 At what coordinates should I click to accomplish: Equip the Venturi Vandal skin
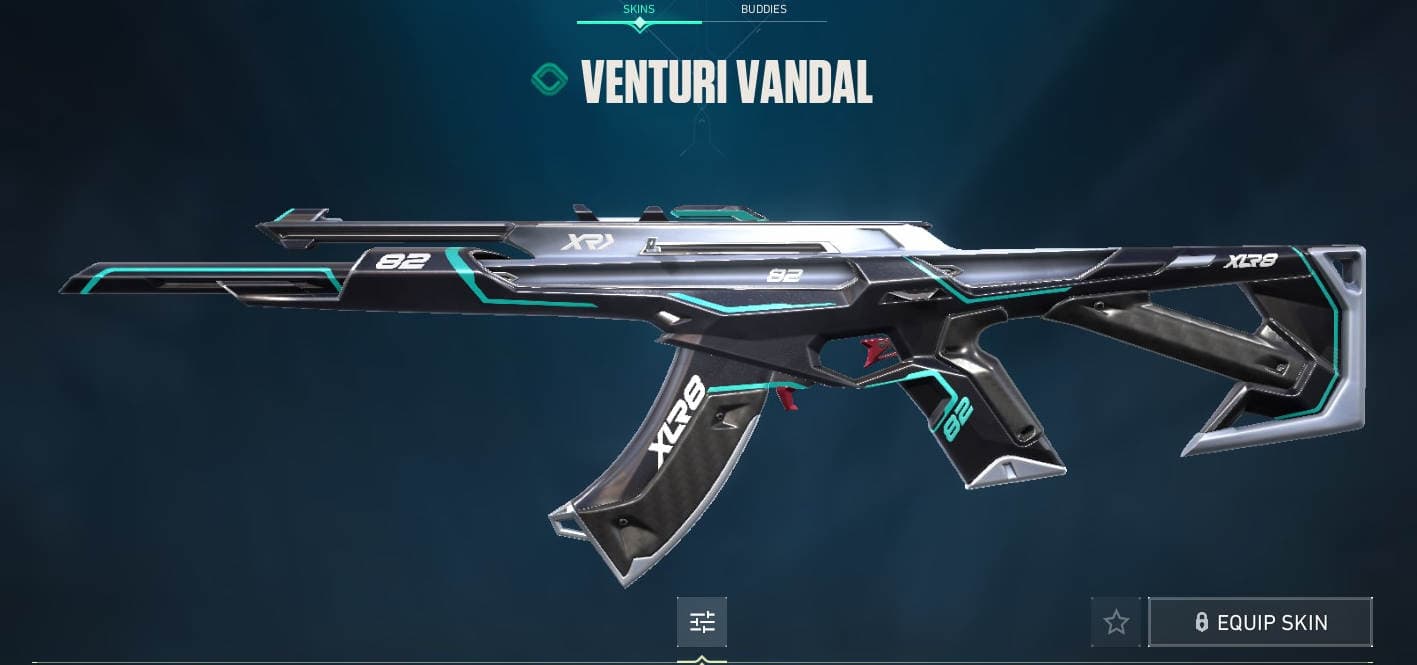pos(1260,622)
